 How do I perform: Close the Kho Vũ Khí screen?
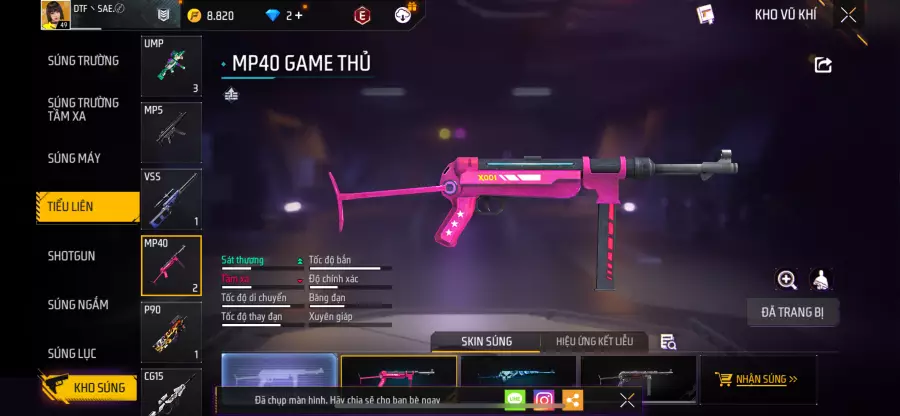(848, 15)
